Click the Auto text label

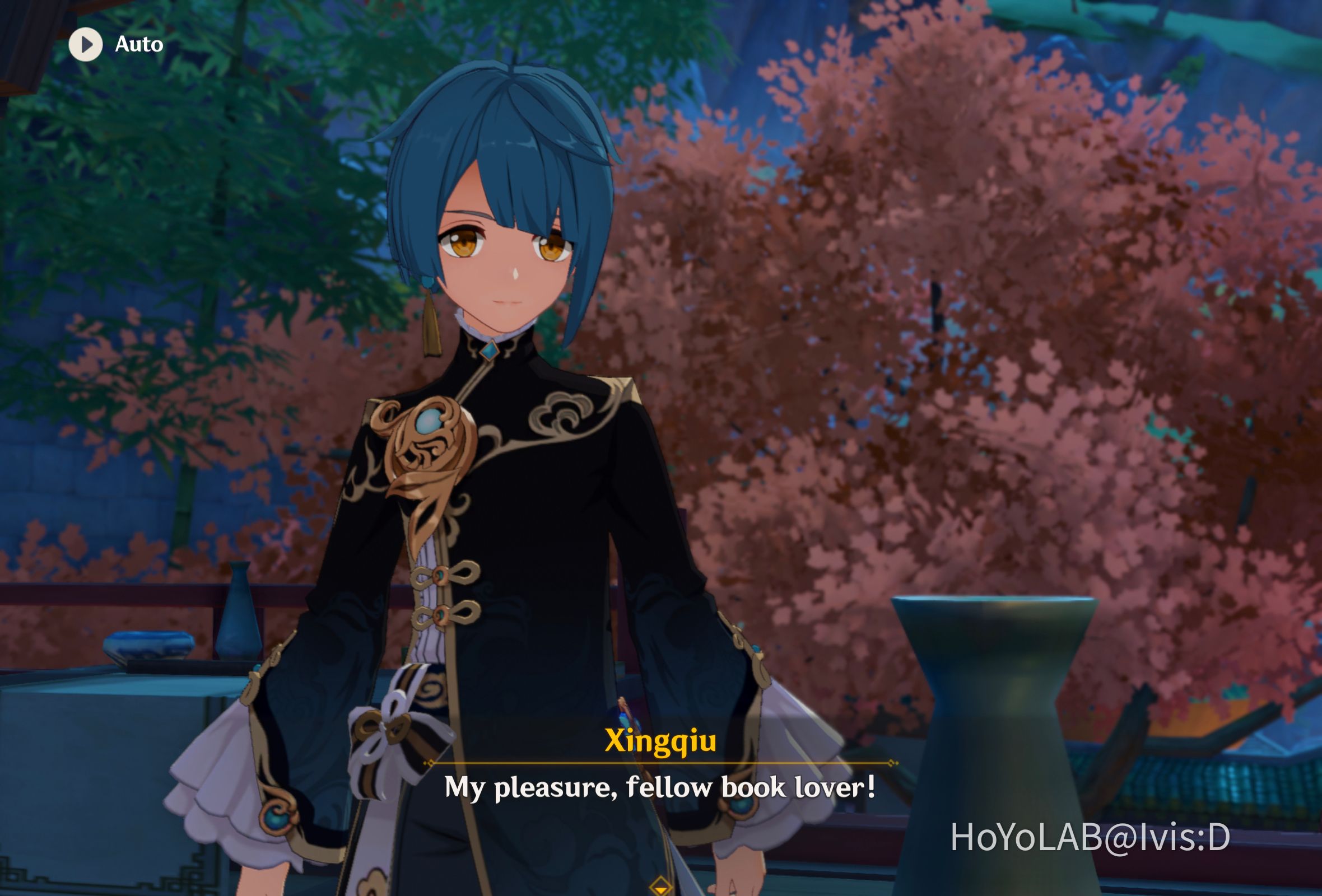[x=138, y=44]
